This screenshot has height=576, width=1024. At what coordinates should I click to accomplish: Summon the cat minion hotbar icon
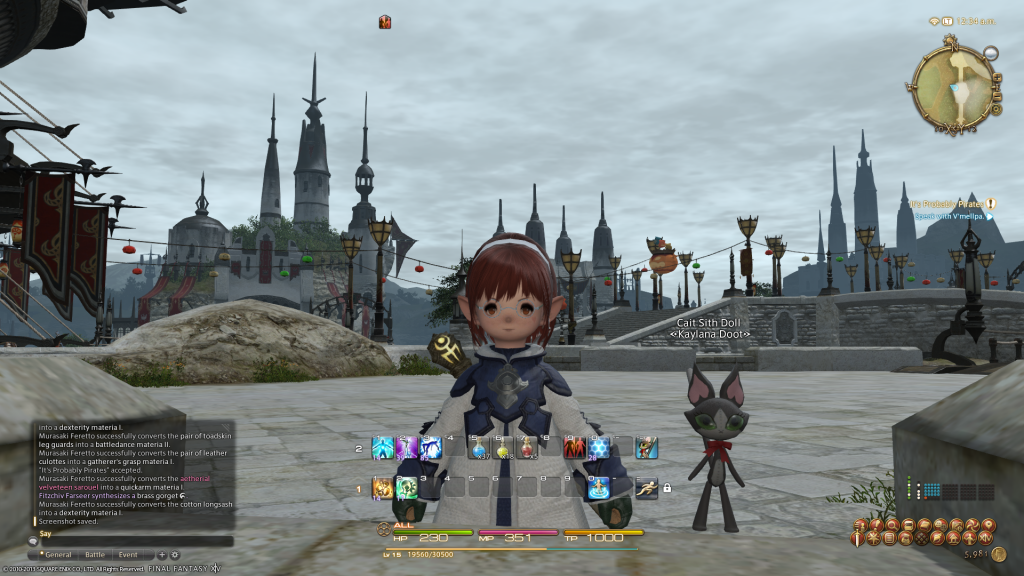[x=647, y=448]
